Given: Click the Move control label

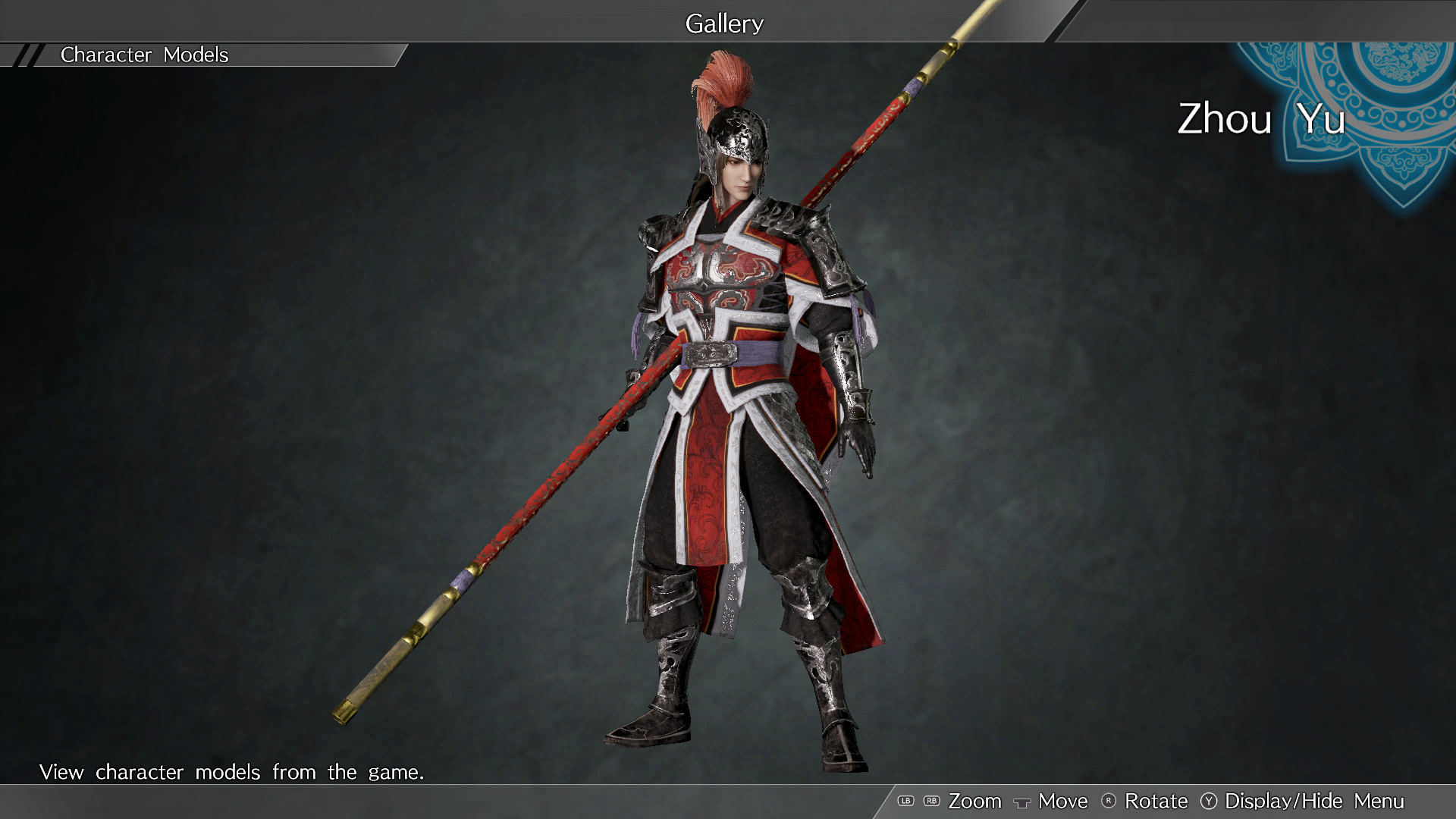Looking at the screenshot, I should coord(1063,801).
